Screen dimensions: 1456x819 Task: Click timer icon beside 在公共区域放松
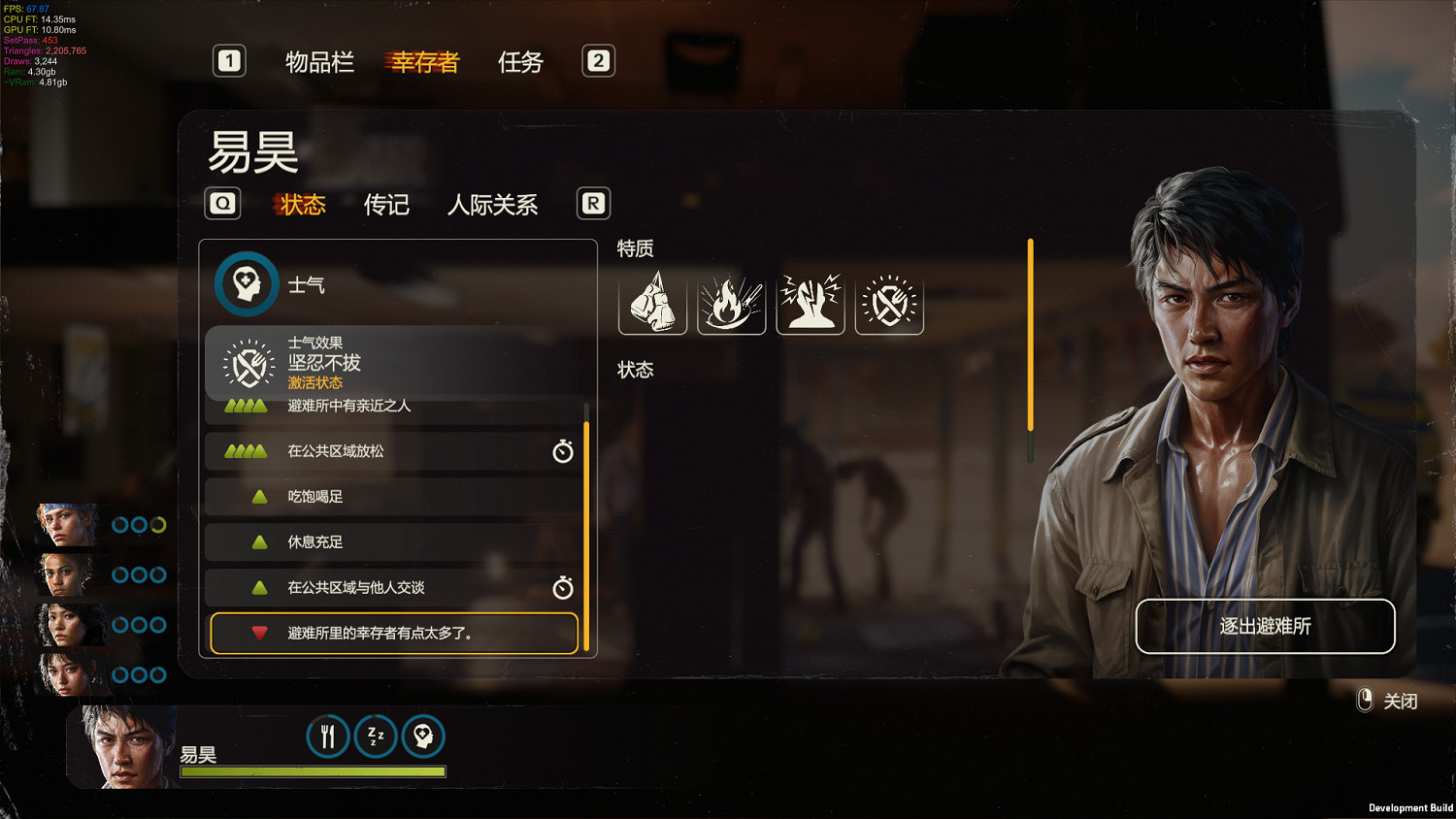pyautogui.click(x=561, y=450)
